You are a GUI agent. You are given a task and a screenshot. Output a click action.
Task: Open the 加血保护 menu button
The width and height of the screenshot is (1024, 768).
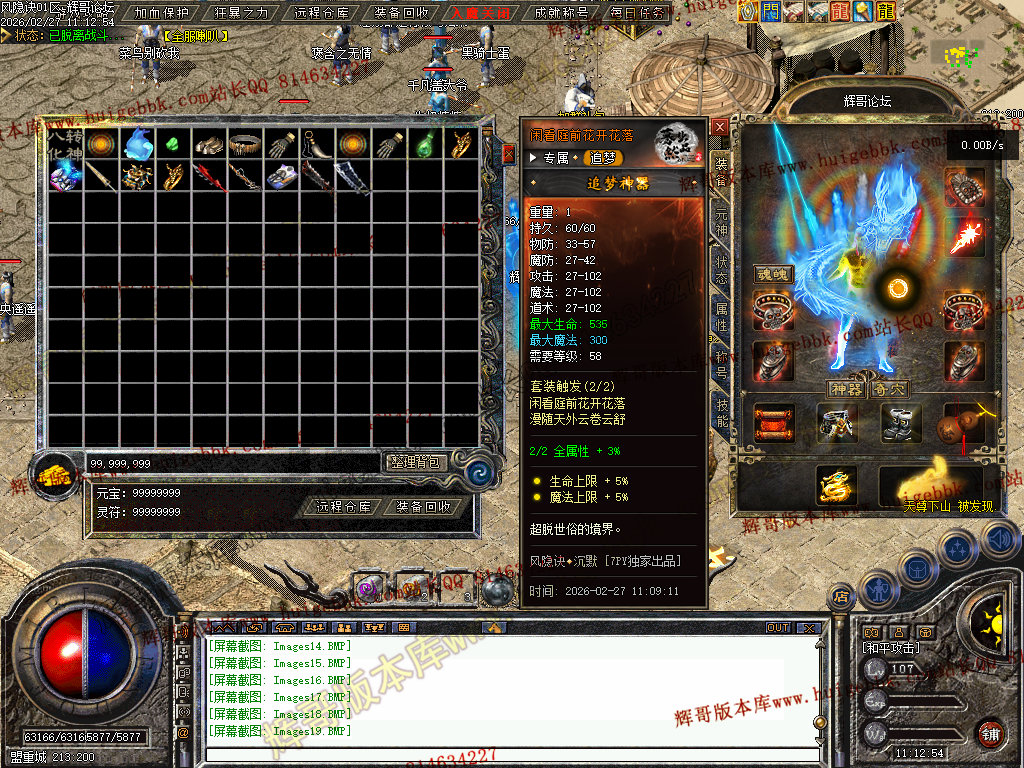click(160, 13)
